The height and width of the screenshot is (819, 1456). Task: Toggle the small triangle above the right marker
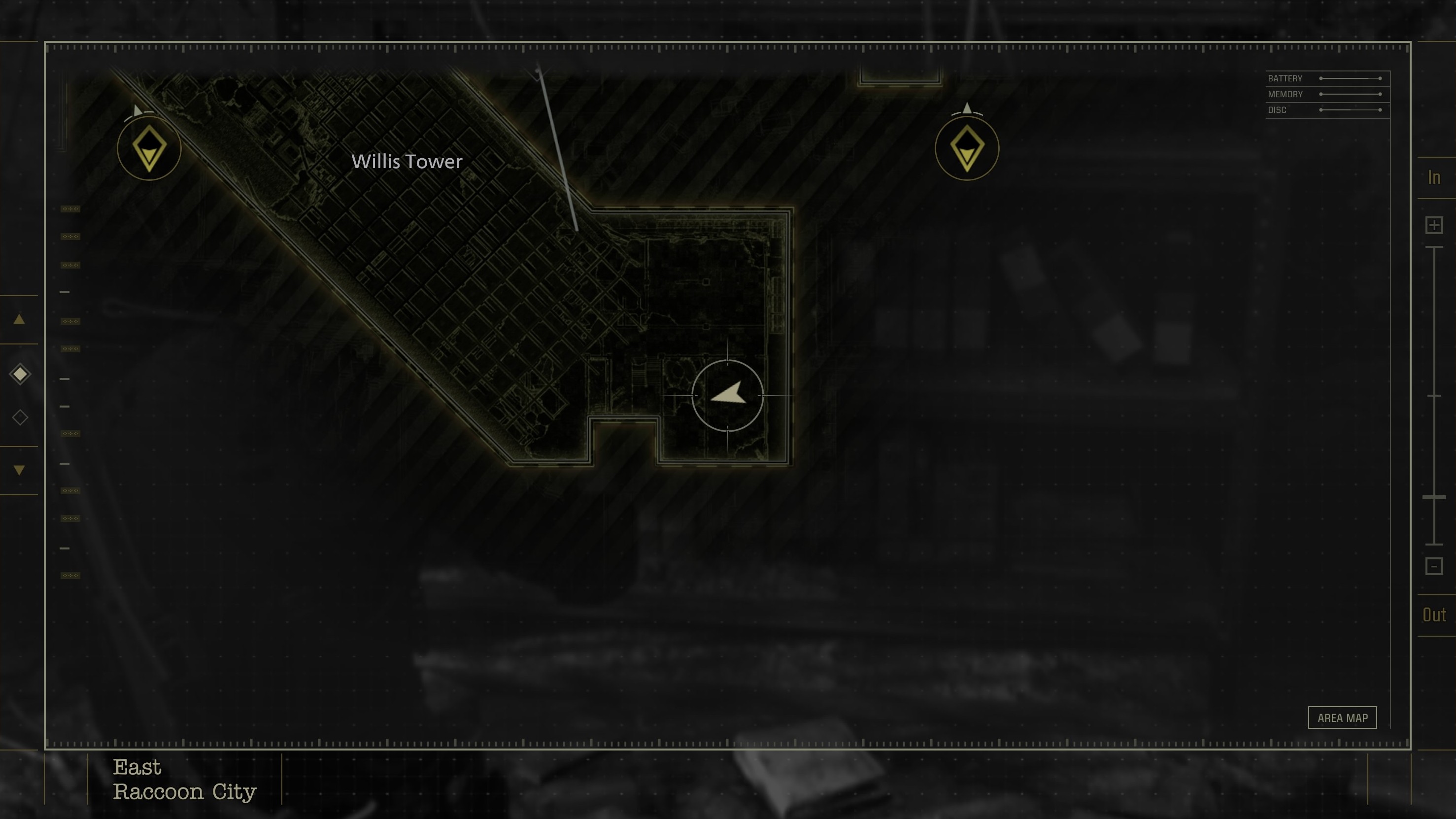click(x=967, y=107)
